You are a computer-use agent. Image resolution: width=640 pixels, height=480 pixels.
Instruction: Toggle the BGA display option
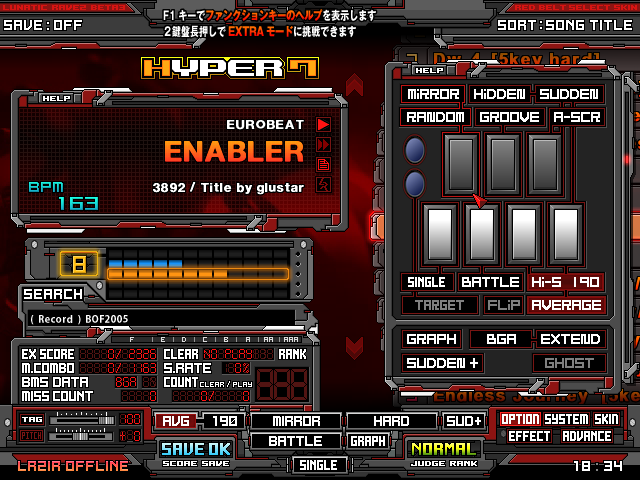500,339
